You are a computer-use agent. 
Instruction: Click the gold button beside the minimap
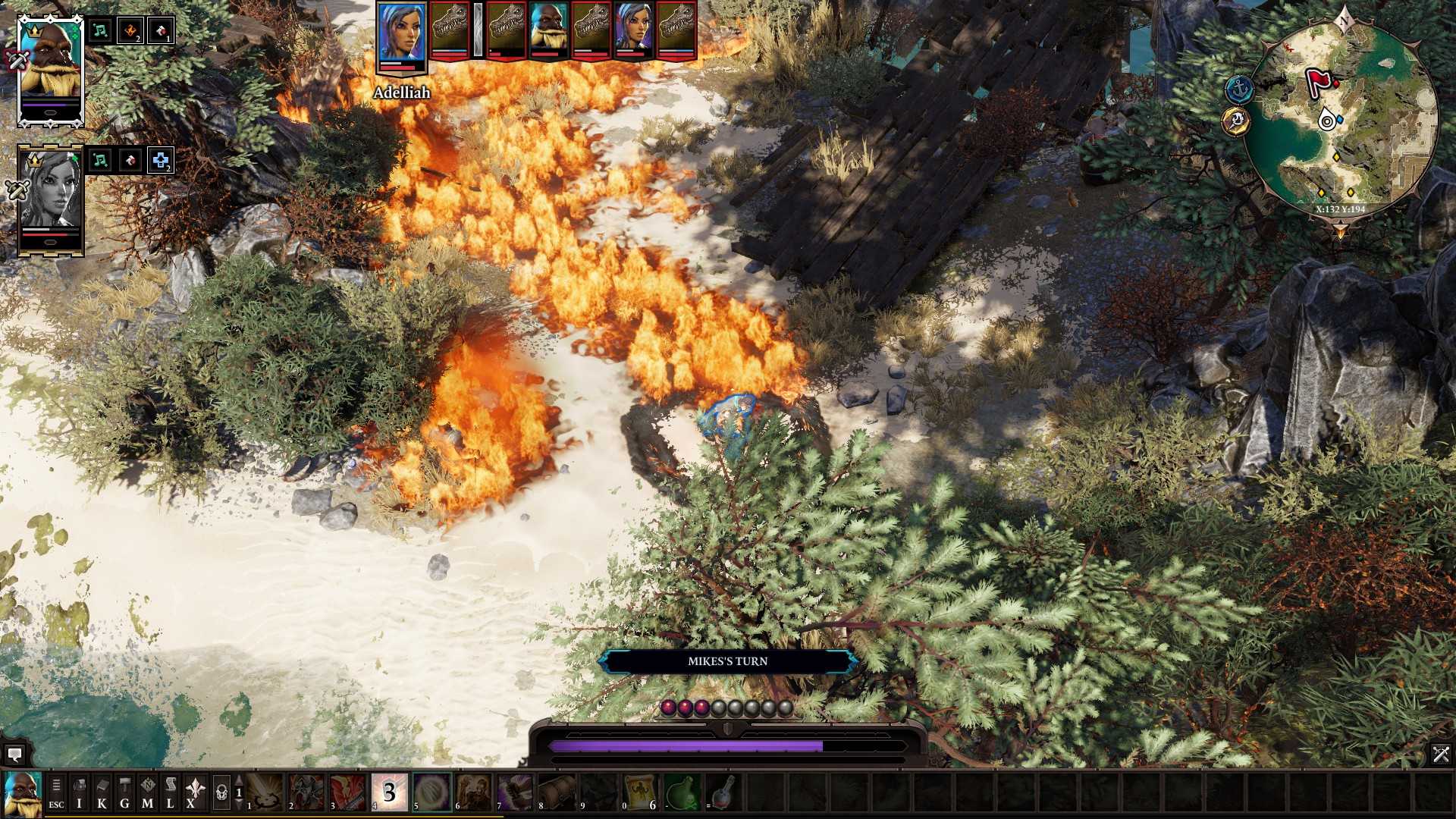(1235, 121)
